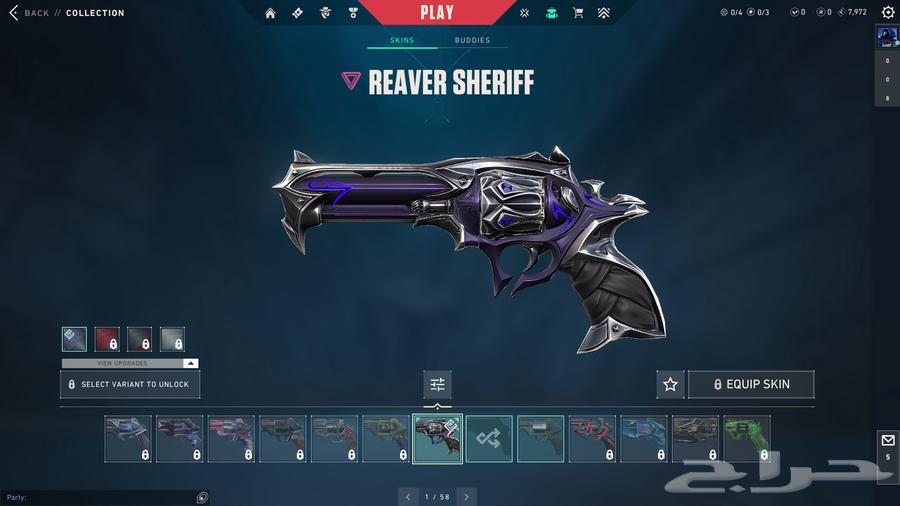Viewport: 900px width, 506px height.
Task: Click Select Variant to Unlock
Action: 130,384
